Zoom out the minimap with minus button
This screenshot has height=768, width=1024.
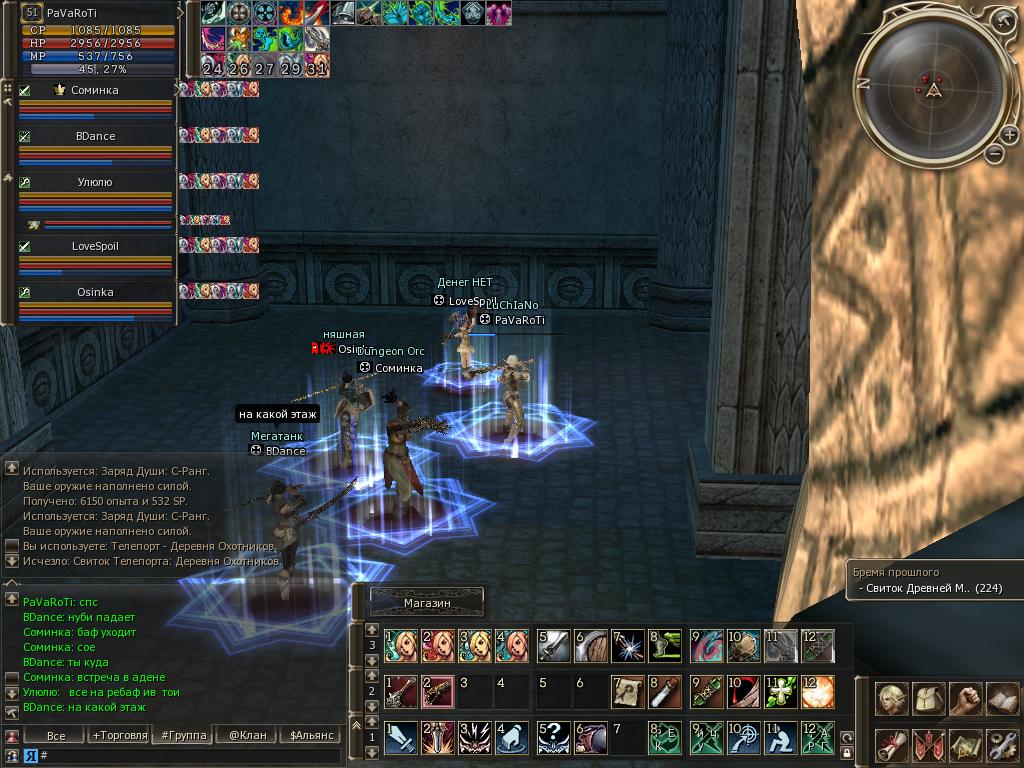pyautogui.click(x=994, y=153)
